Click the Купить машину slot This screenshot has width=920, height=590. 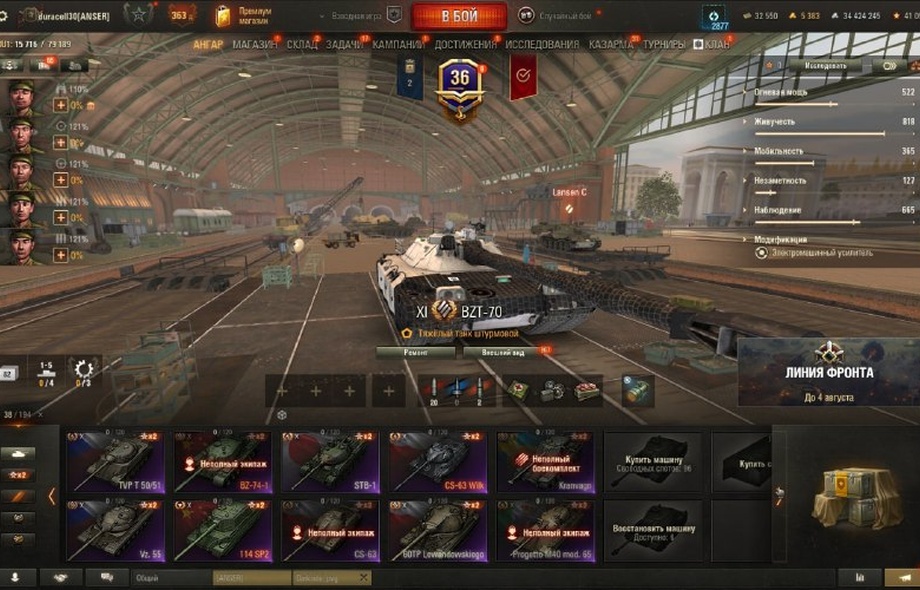click(652, 462)
